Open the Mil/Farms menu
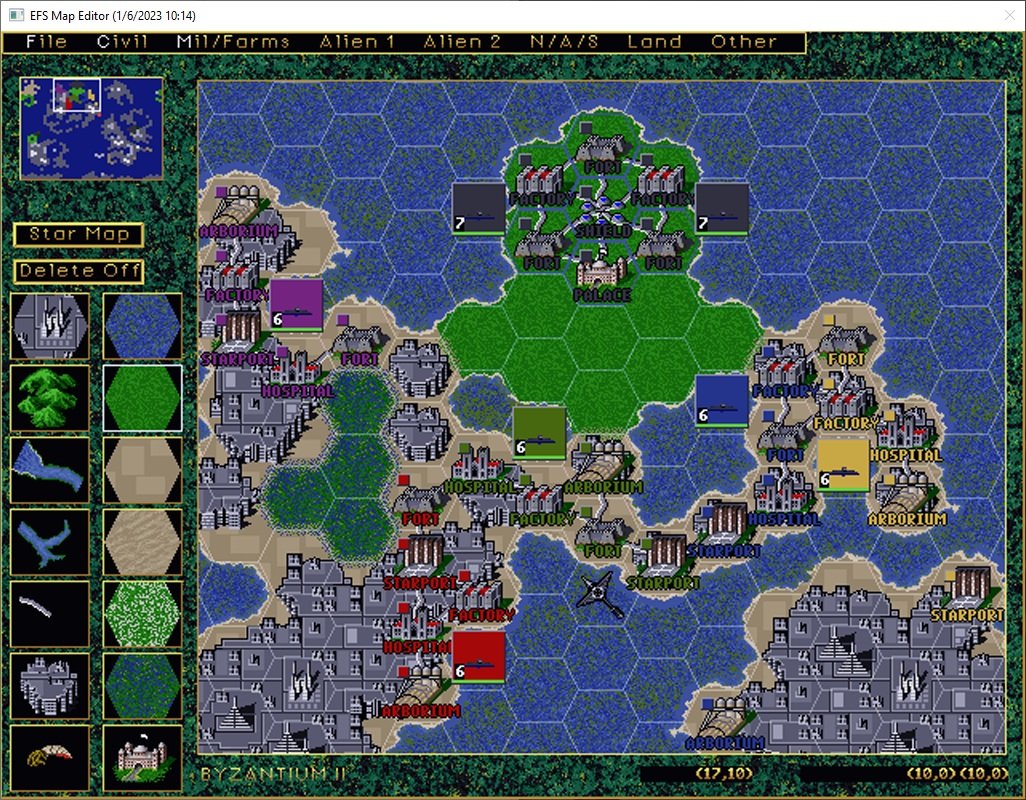Image resolution: width=1026 pixels, height=800 pixels. pos(232,42)
